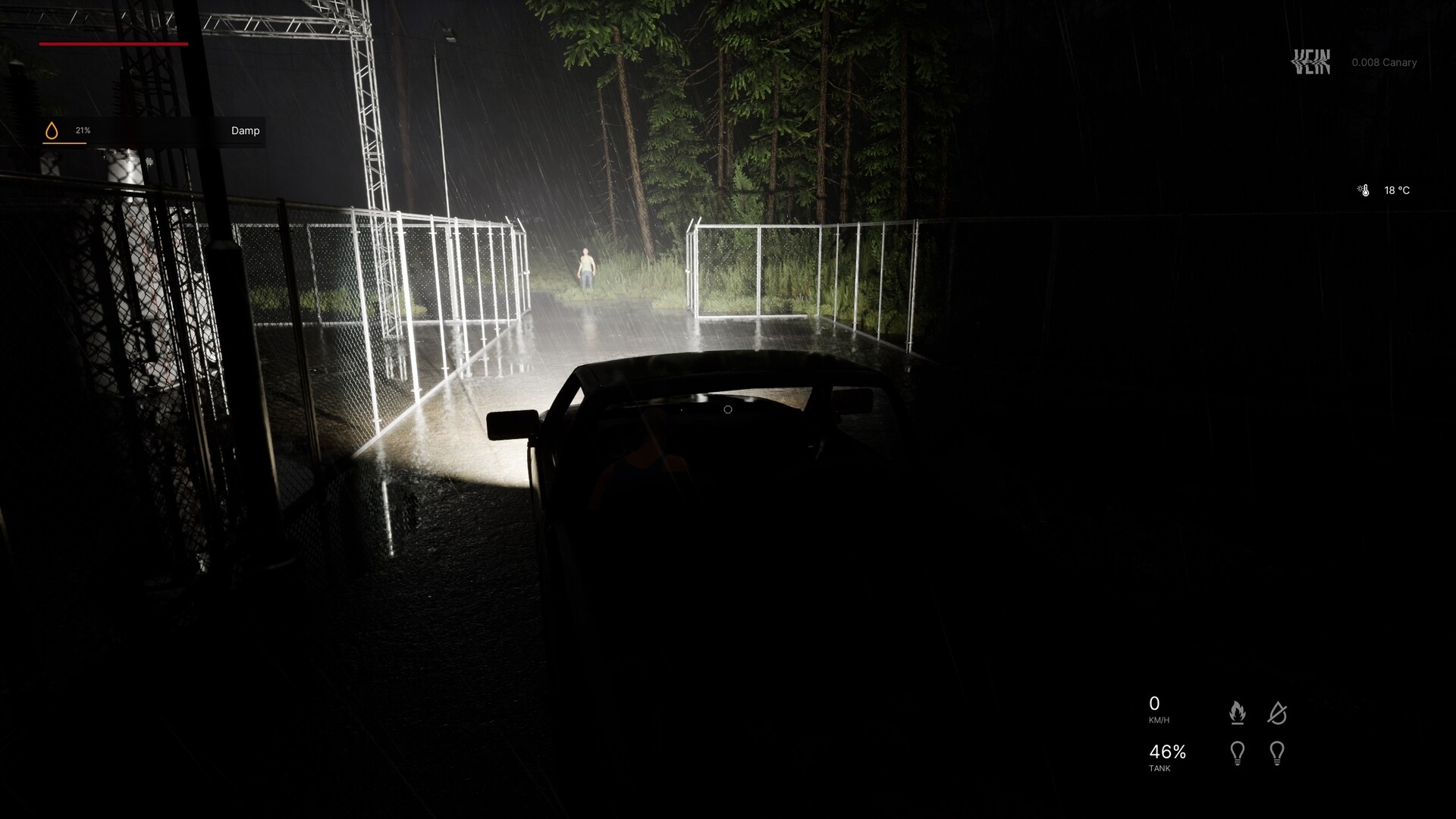Select the Damp status label

(244, 130)
